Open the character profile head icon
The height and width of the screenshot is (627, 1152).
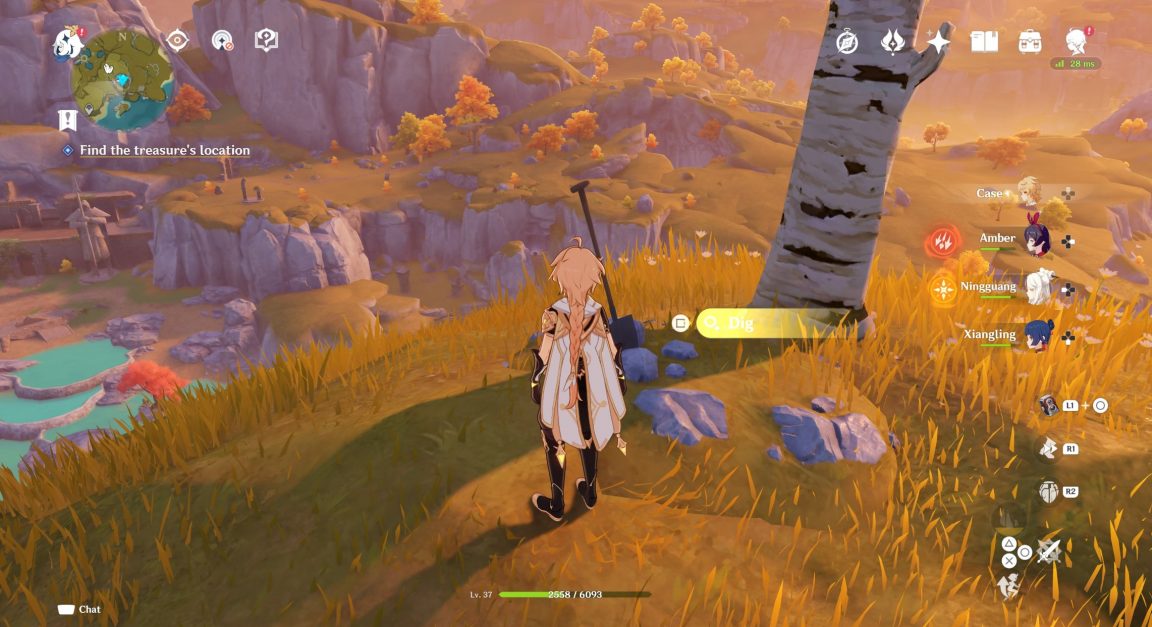coord(1076,41)
